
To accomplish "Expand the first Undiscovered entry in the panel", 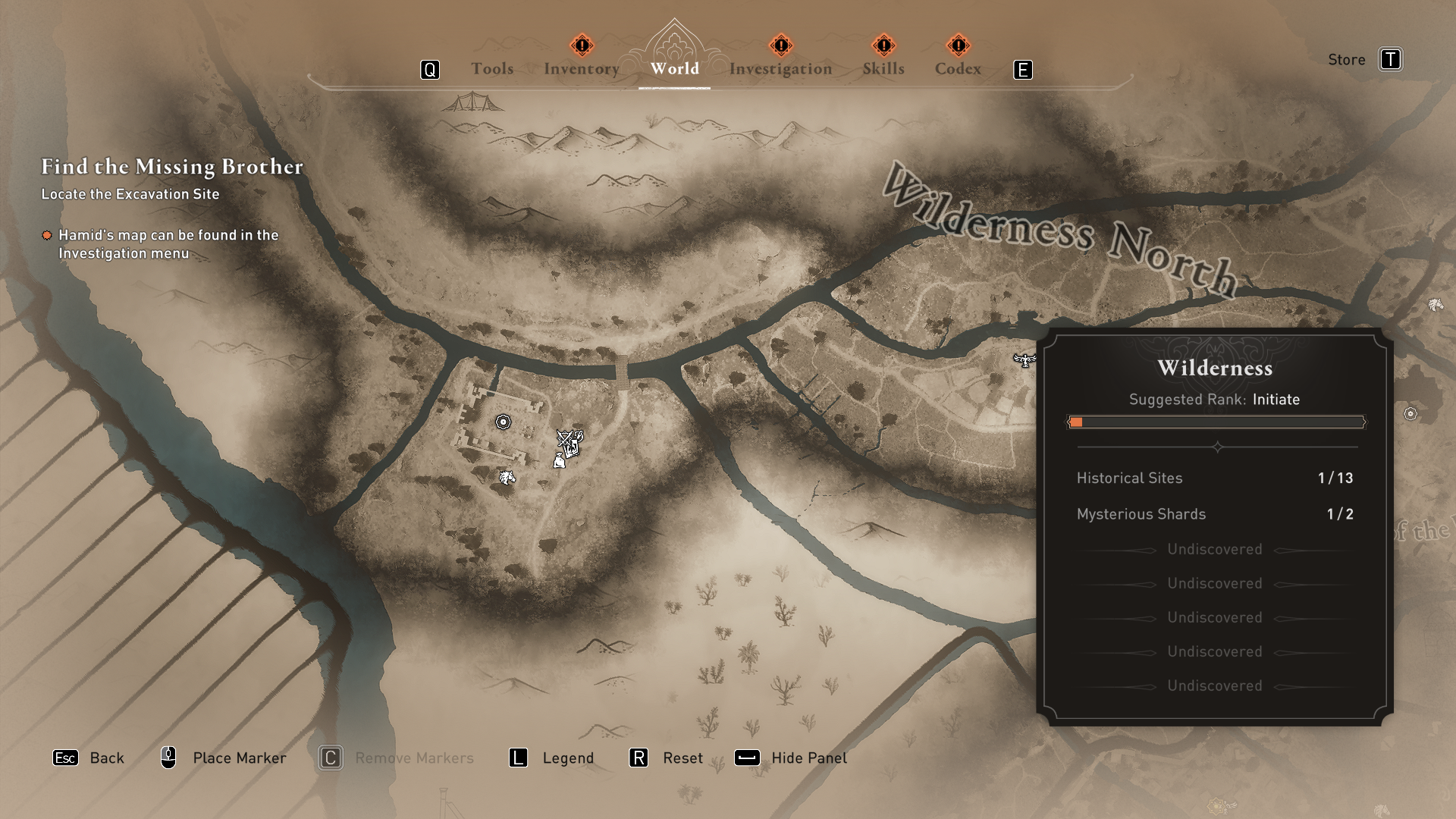I will coord(1214,549).
